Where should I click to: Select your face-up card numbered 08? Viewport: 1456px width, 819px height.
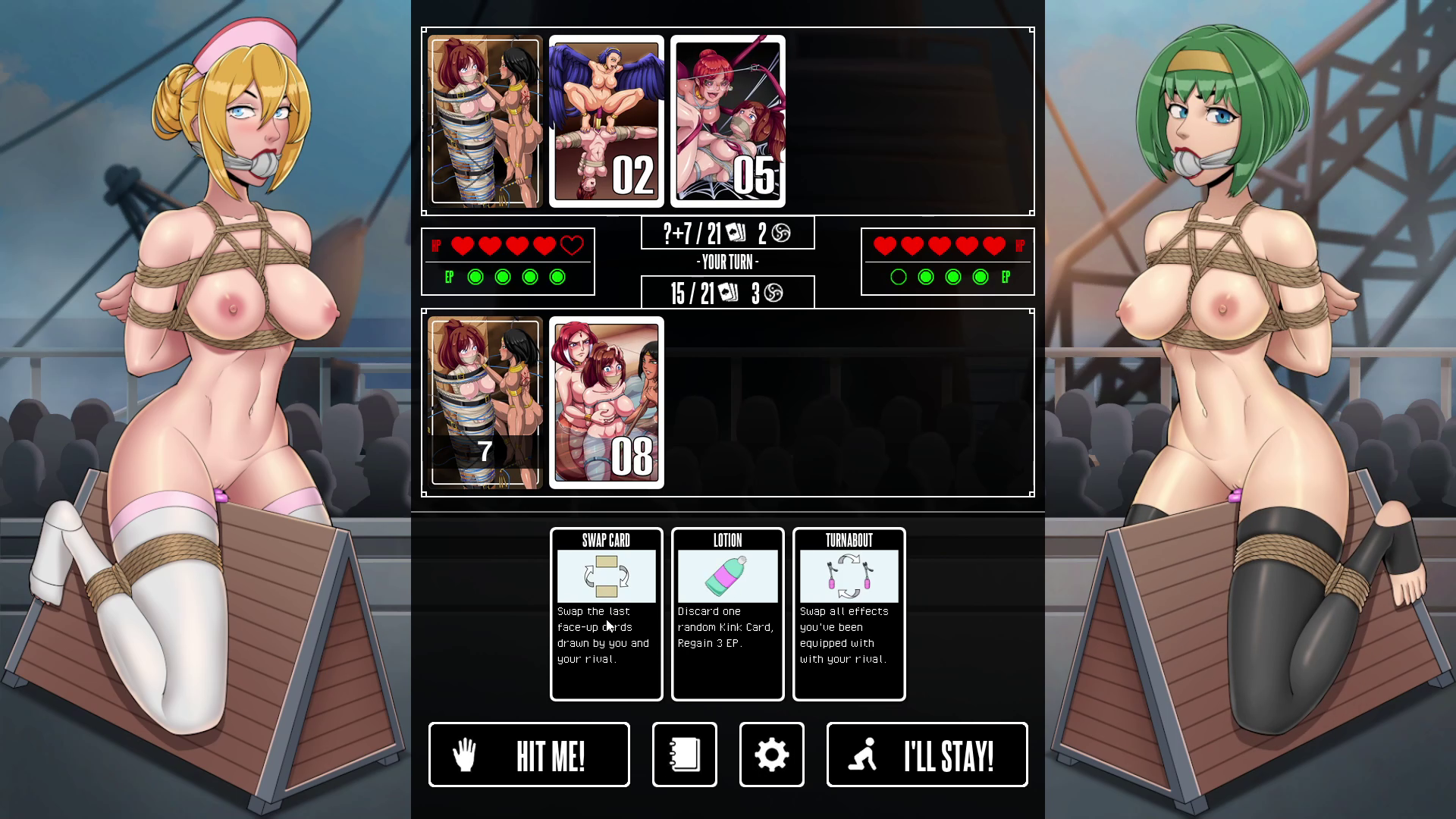point(606,403)
